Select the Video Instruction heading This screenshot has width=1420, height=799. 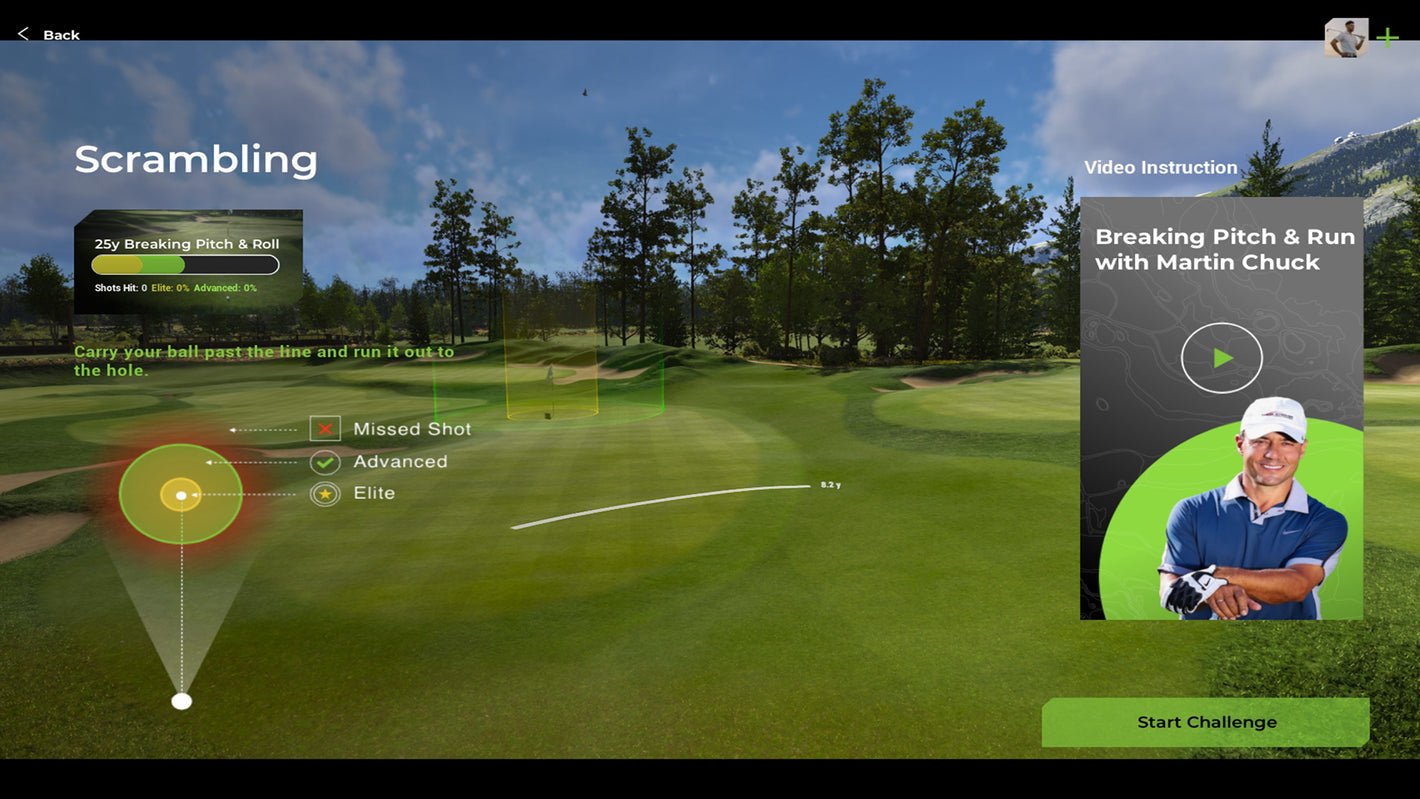click(x=1161, y=166)
